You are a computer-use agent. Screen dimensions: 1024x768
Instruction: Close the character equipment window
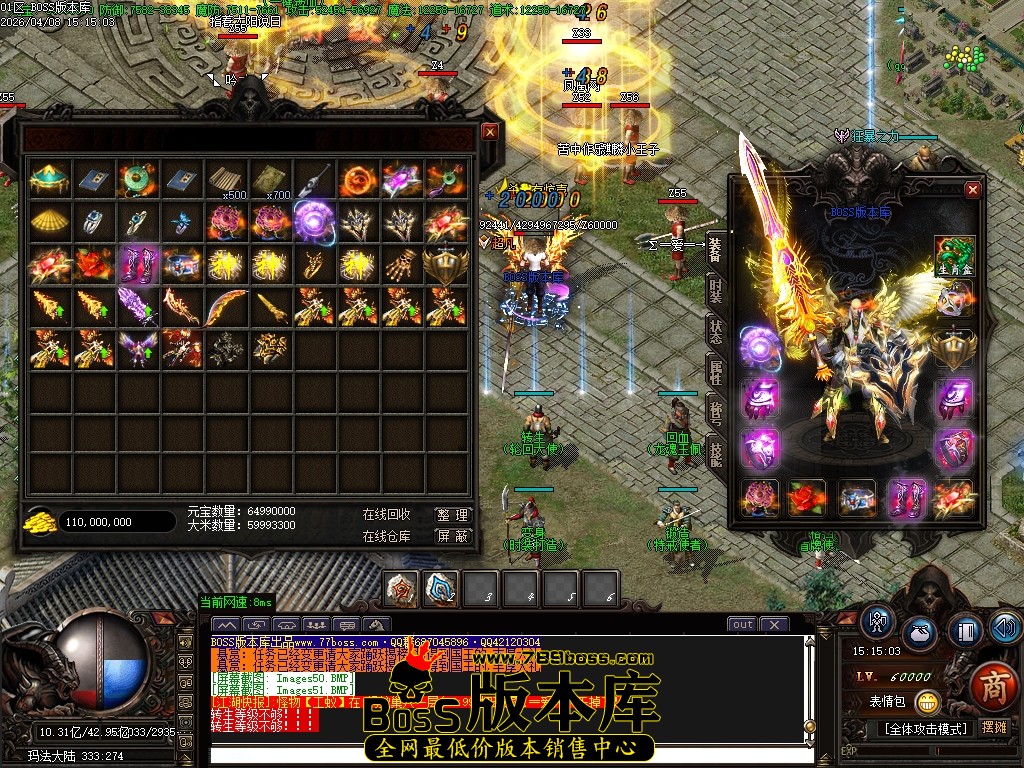pos(972,189)
